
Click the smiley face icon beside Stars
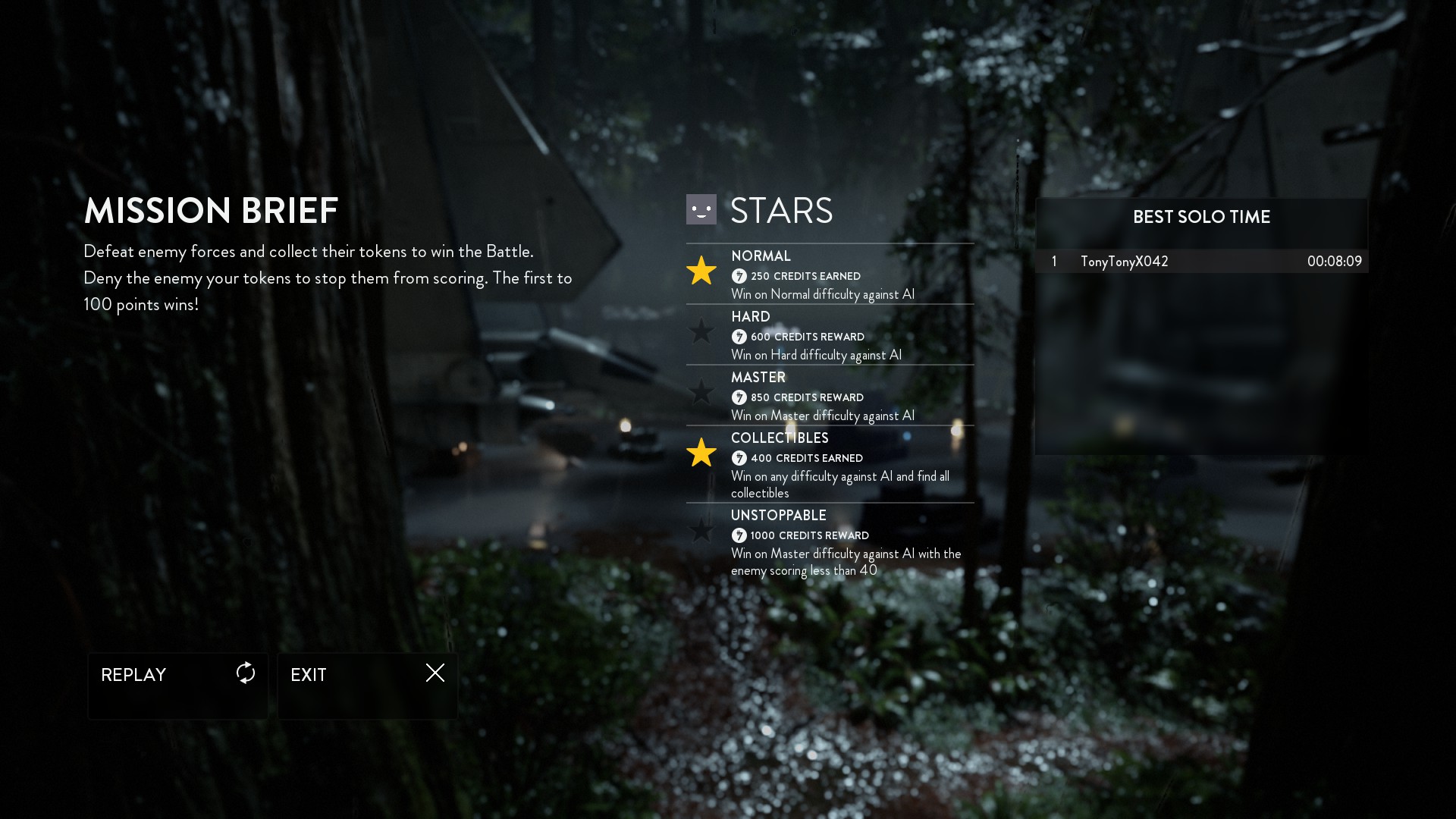(x=701, y=209)
